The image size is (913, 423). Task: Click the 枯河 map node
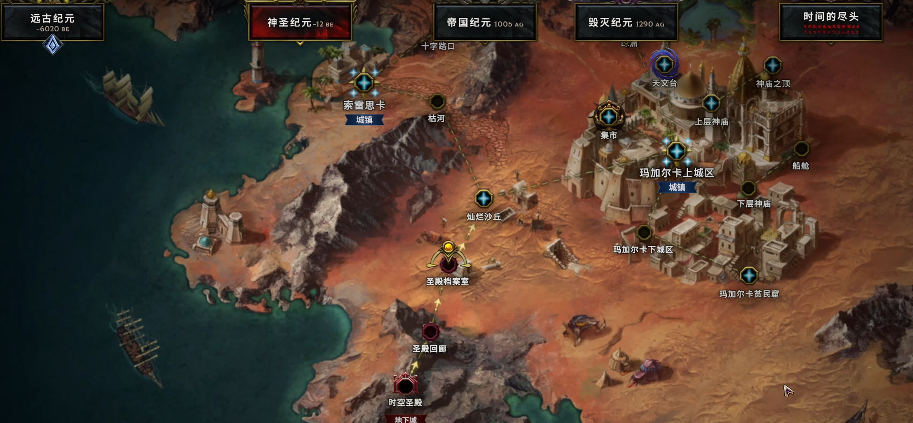click(437, 101)
